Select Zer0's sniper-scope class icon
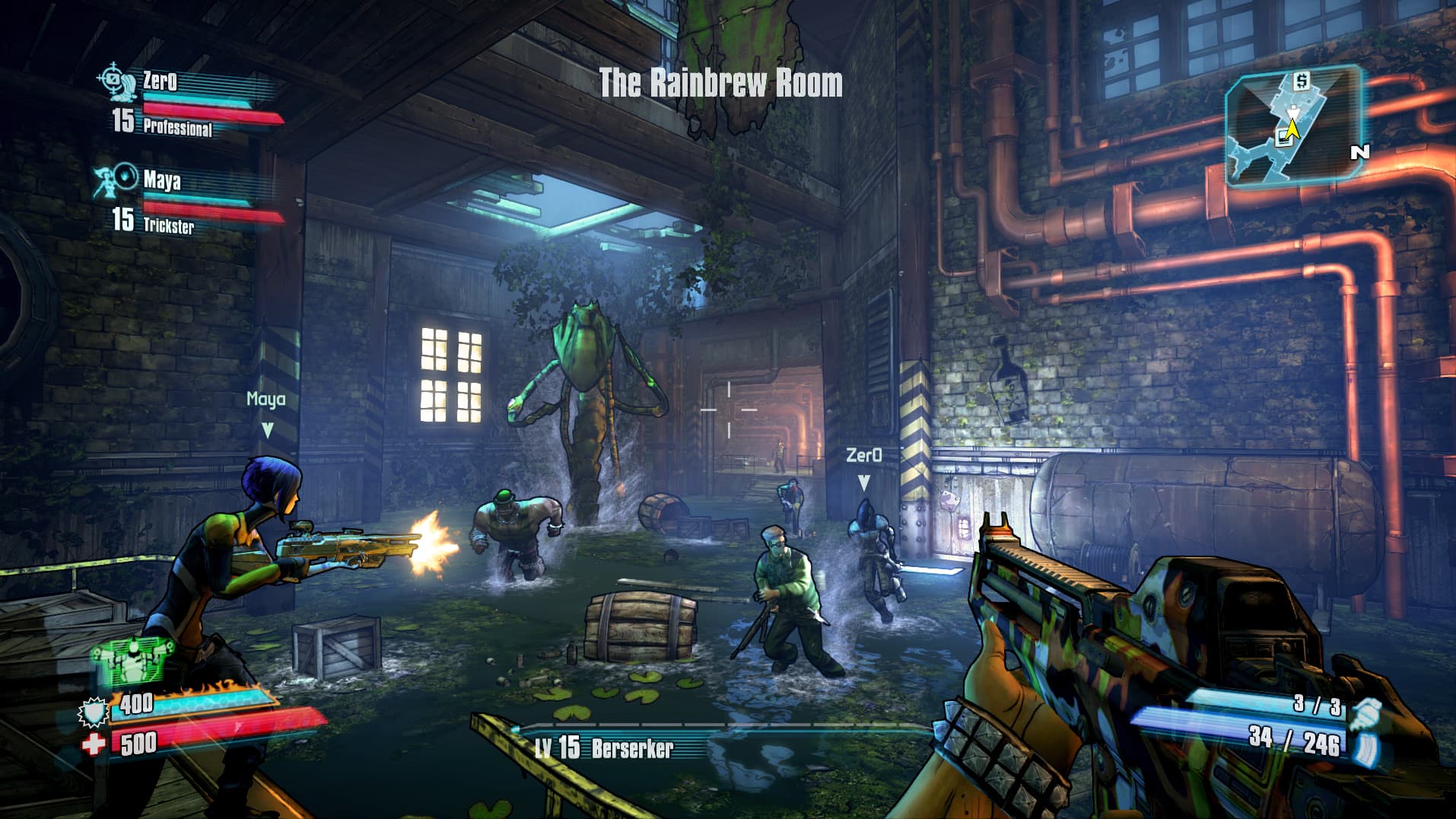Image resolution: width=1456 pixels, height=819 pixels. (x=116, y=82)
